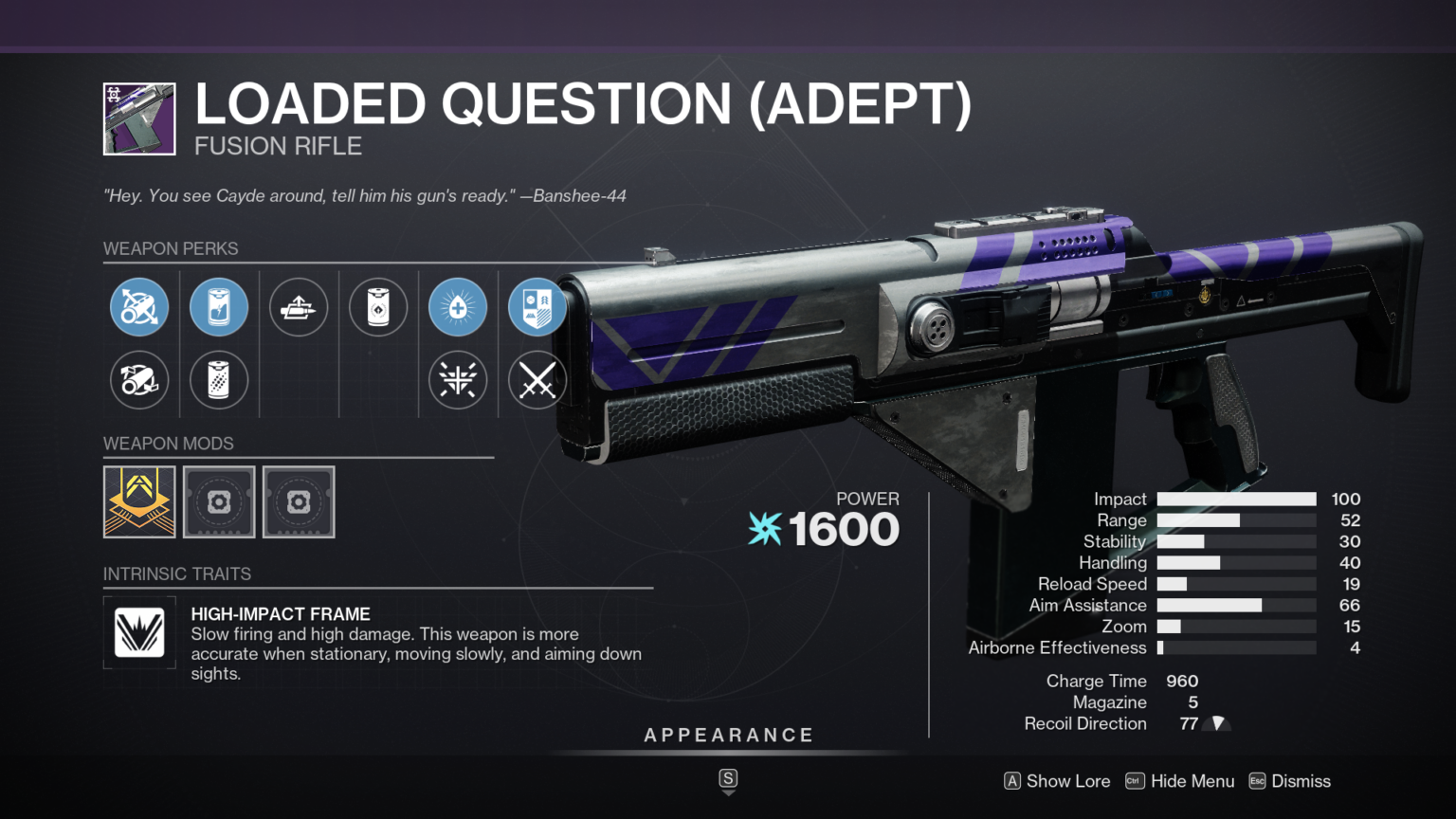Toggle the dotted battery perk below the equipped one
The image size is (1456, 819).
tap(219, 380)
